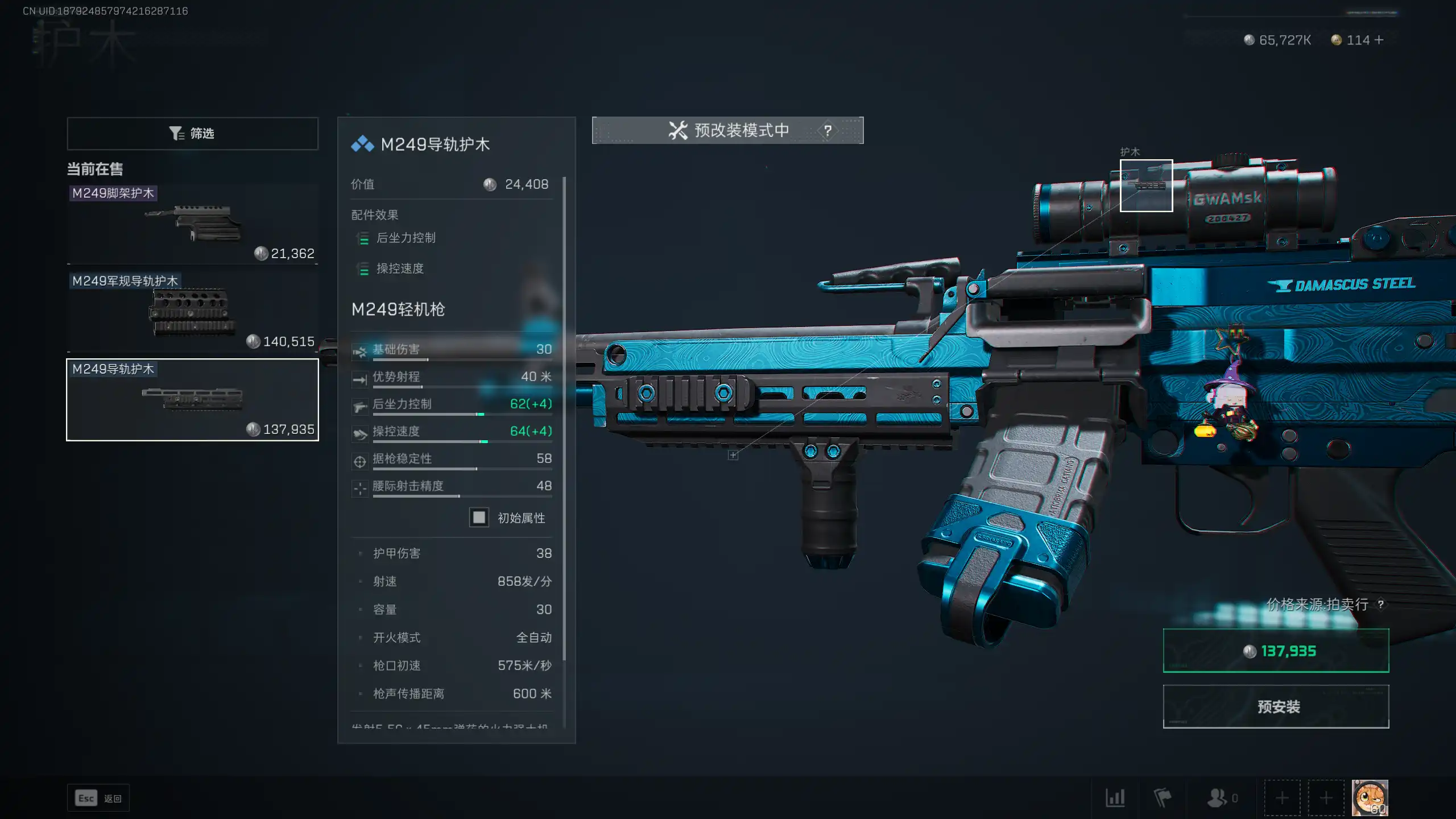Click the 据枪稳定性 crosshair icon

(360, 459)
